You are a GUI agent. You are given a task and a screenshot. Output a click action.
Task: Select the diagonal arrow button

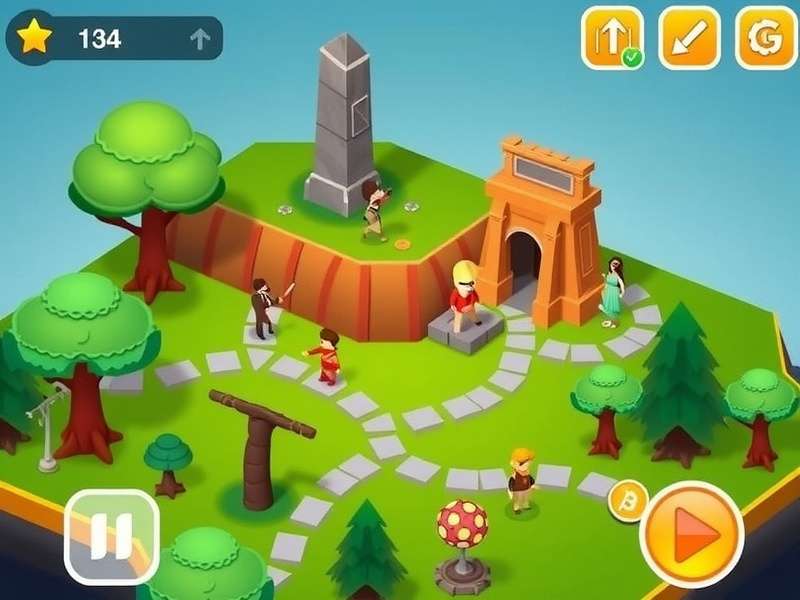pyautogui.click(x=689, y=38)
